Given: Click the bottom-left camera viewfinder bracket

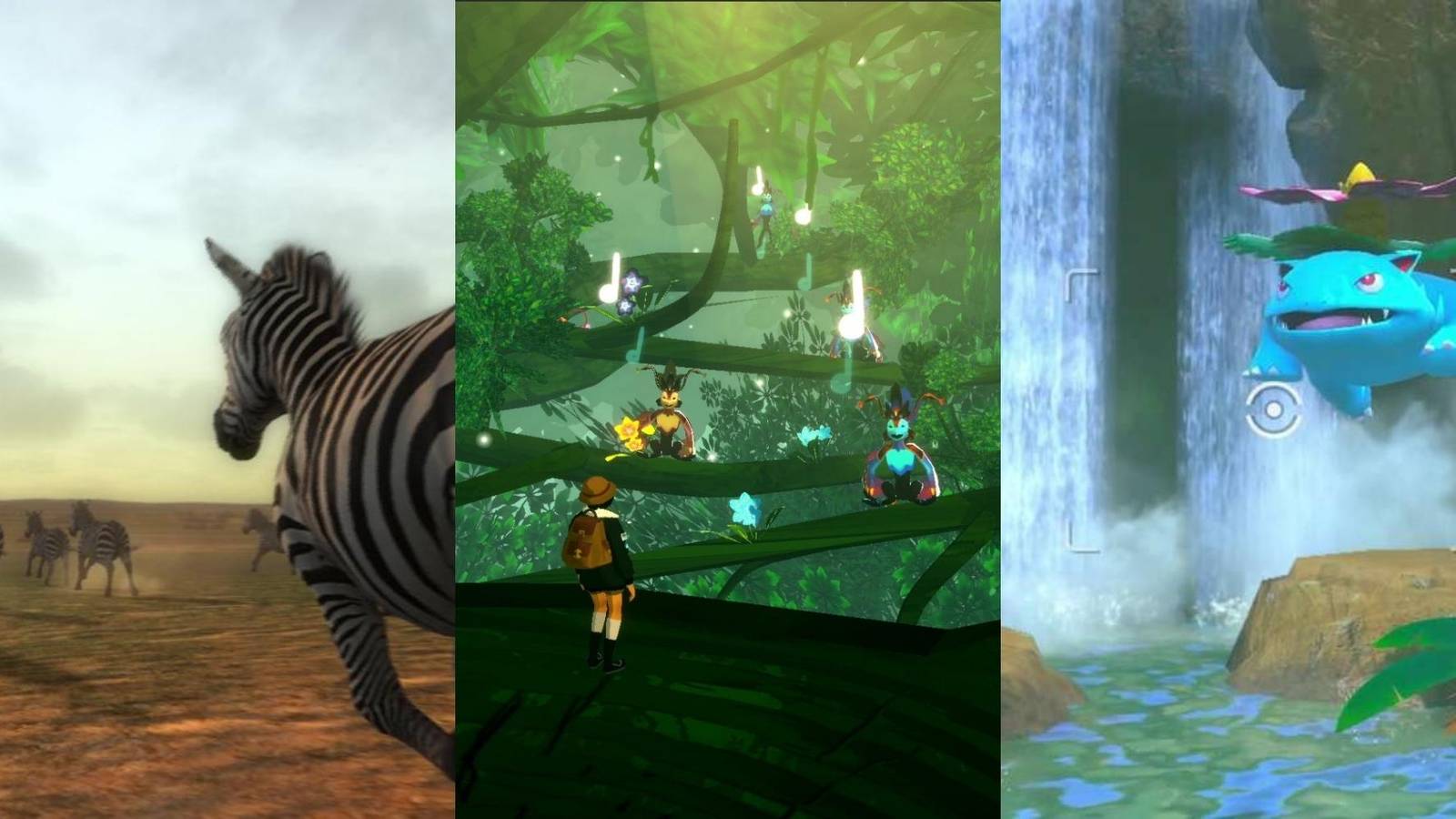Looking at the screenshot, I should pos(1080,539).
